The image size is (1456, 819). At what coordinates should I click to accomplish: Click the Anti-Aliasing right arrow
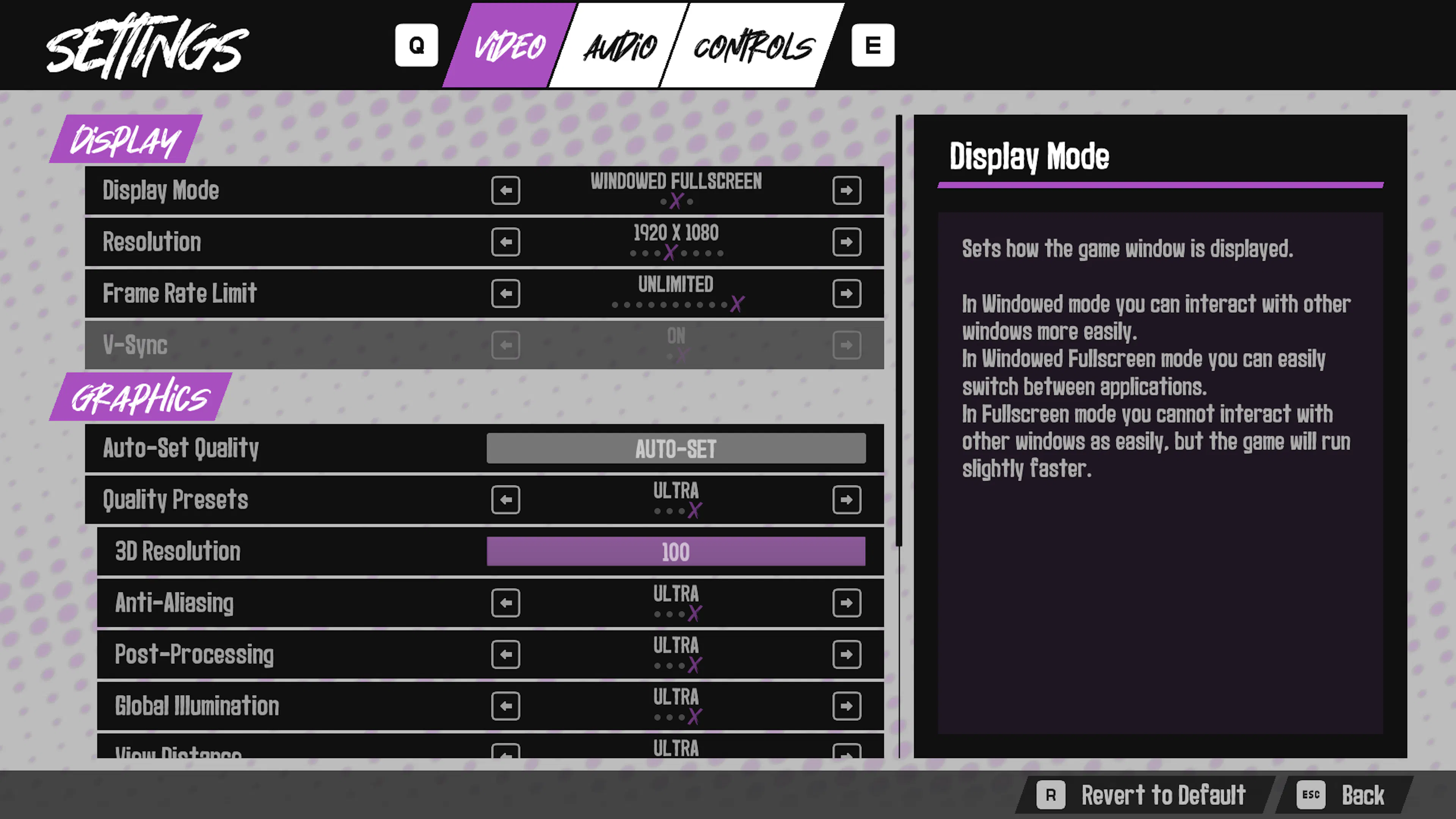(846, 603)
